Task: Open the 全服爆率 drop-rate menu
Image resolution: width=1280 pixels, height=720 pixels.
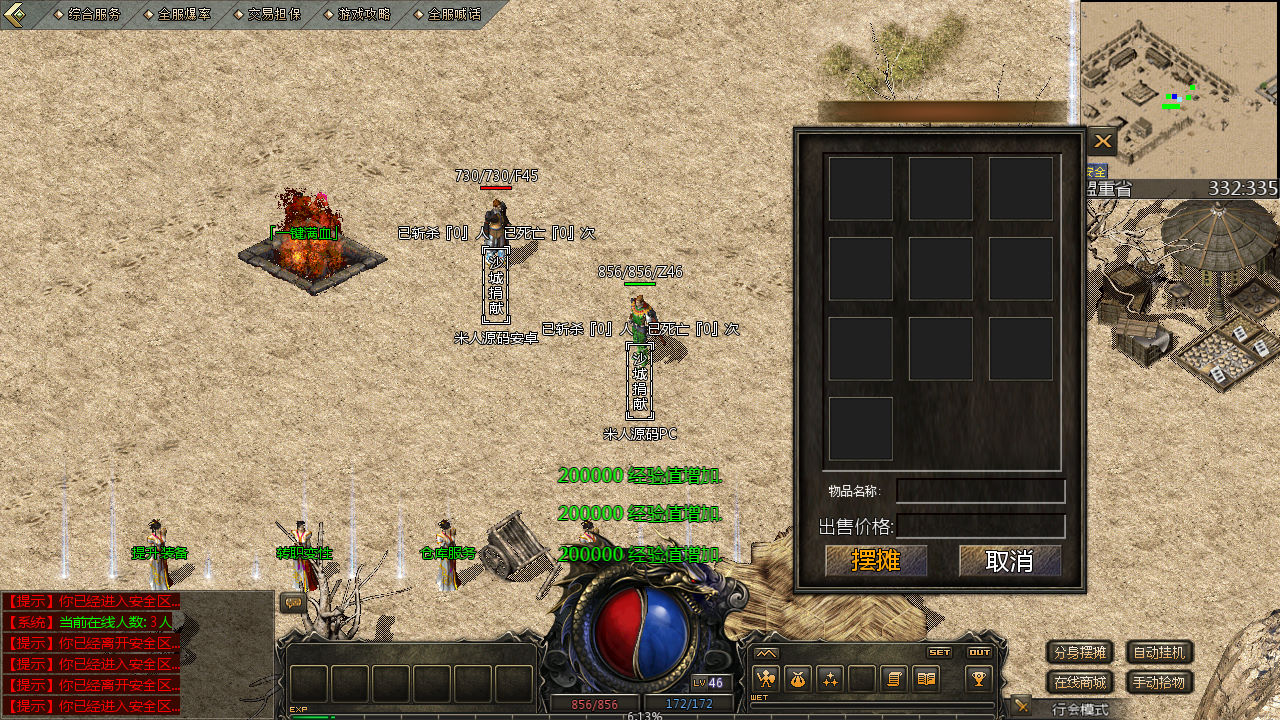Action: coord(184,15)
